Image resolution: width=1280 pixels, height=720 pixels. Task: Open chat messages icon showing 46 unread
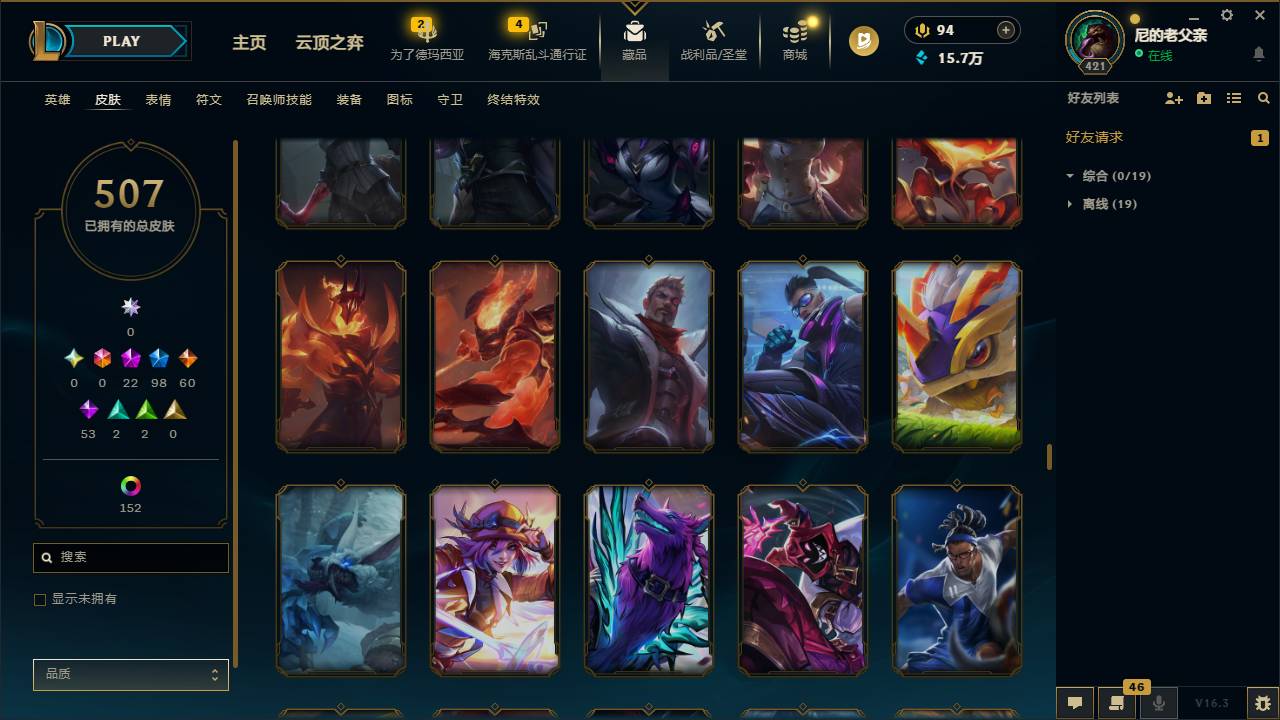click(1117, 703)
